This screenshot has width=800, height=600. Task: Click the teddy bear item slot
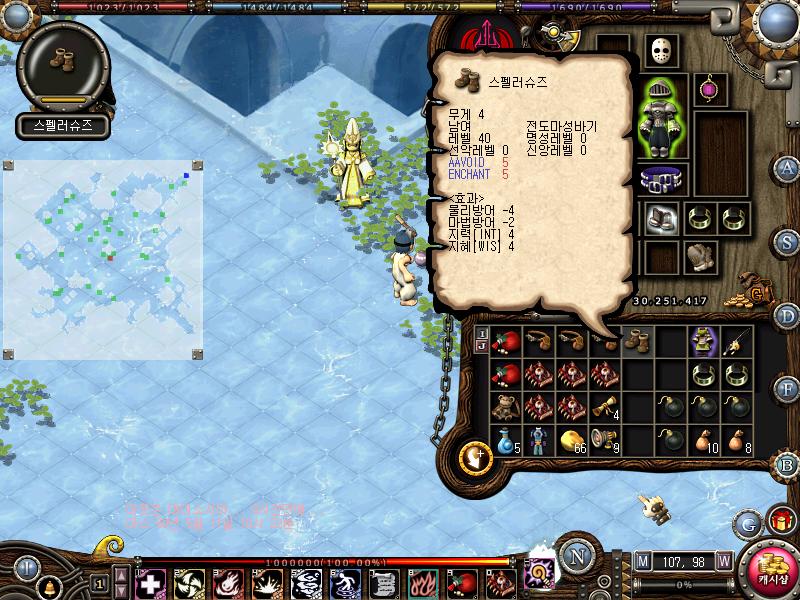(x=506, y=407)
